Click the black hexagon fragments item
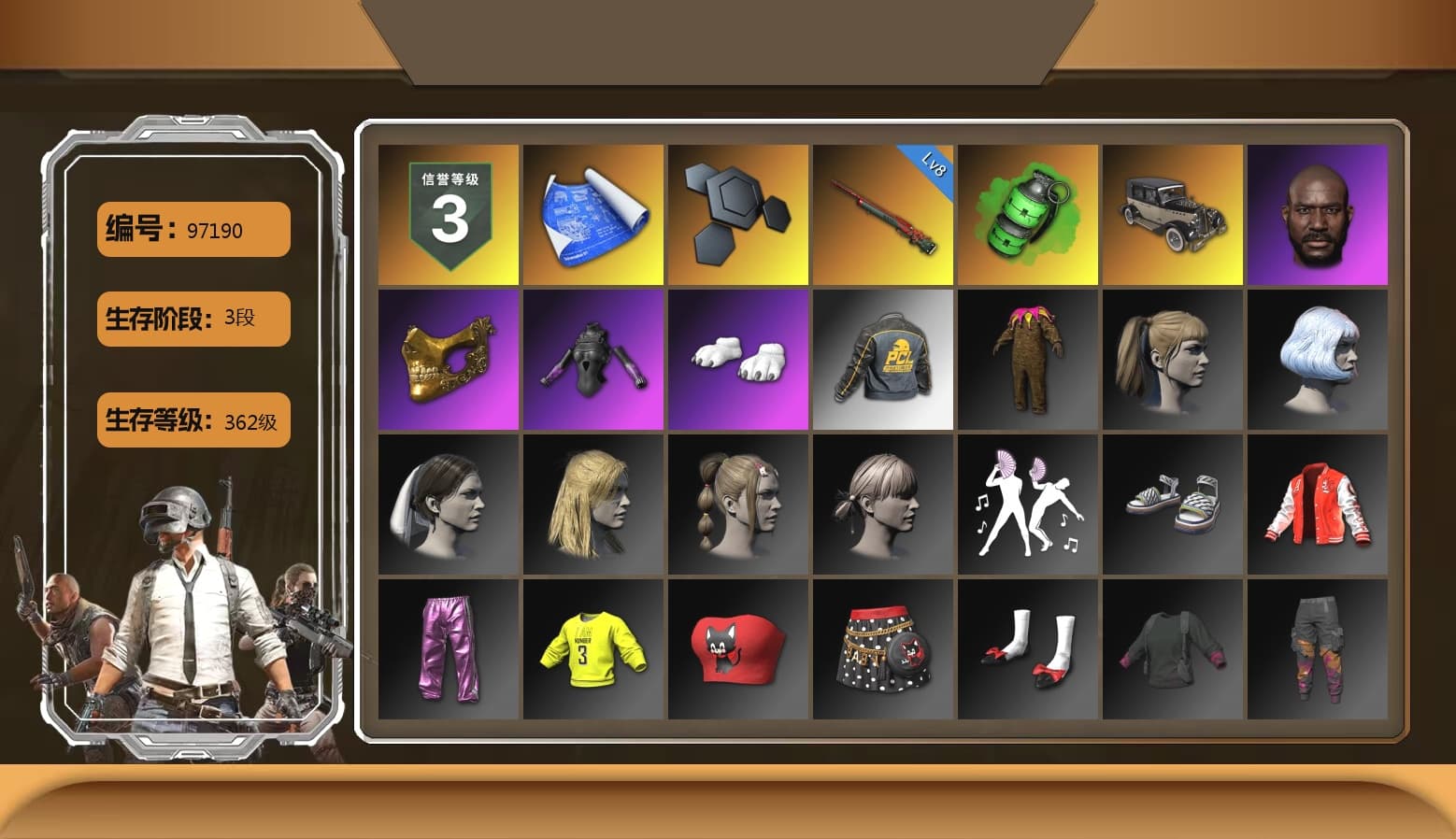 738,213
